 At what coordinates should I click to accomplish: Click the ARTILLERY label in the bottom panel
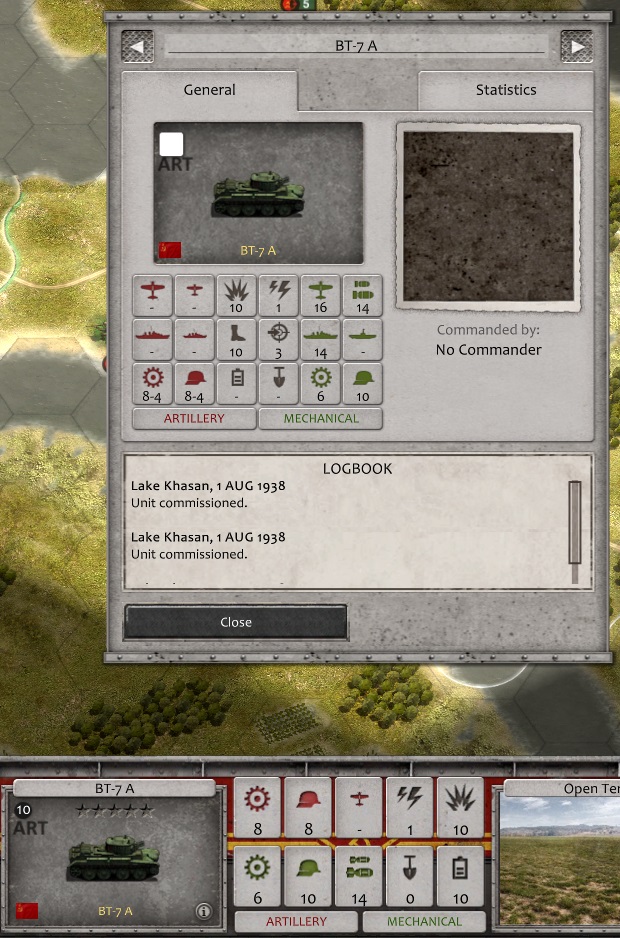296,921
